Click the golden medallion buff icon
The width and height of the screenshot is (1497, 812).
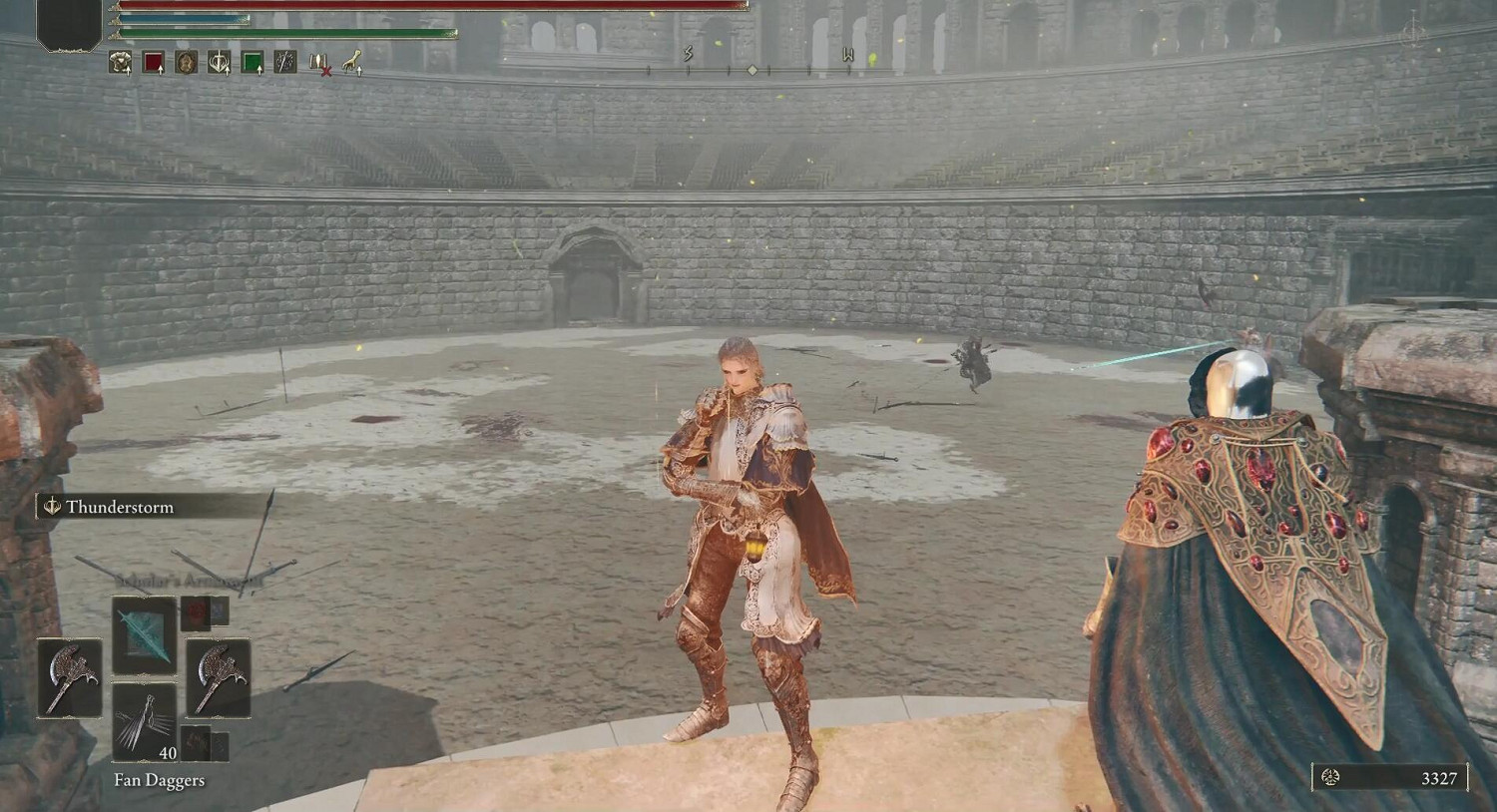click(x=184, y=60)
